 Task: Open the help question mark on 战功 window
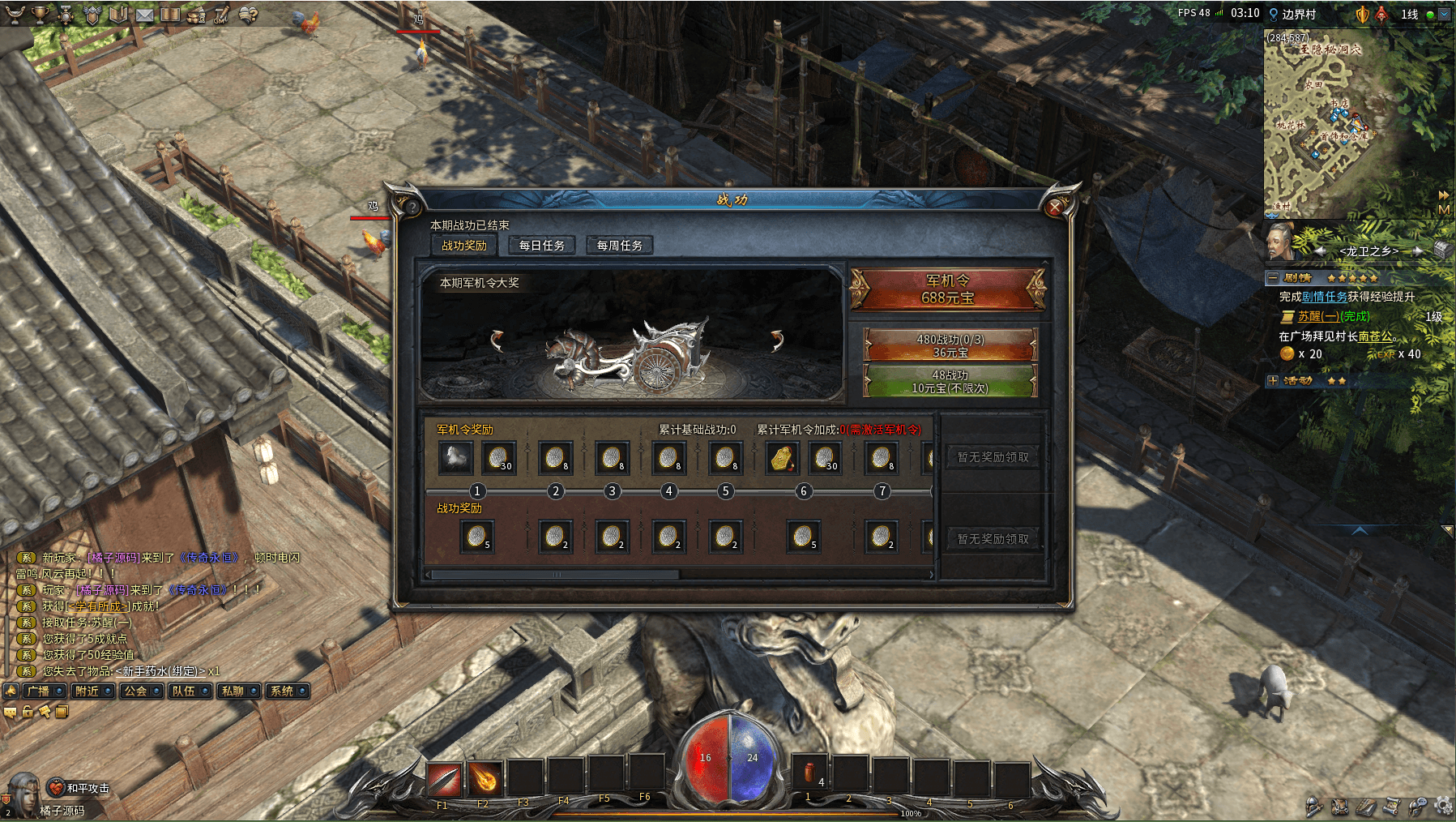click(412, 207)
